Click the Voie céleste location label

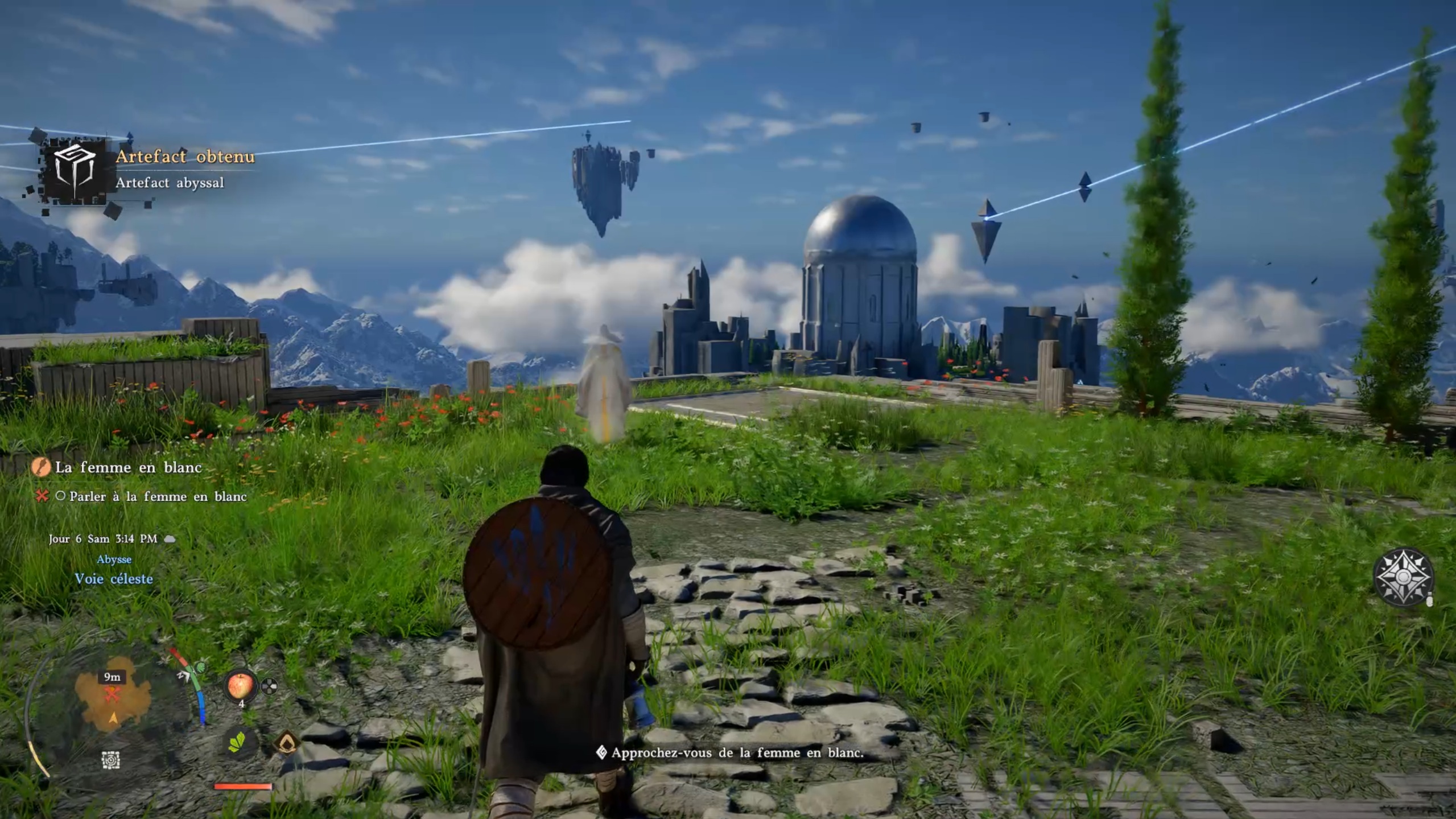[x=114, y=579]
